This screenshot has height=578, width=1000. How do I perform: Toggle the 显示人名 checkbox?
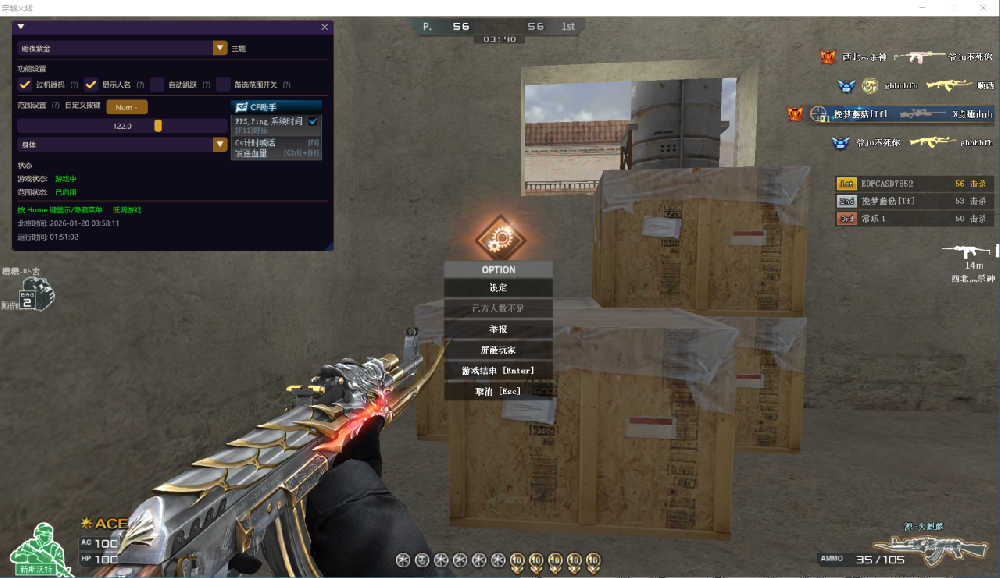[x=91, y=84]
